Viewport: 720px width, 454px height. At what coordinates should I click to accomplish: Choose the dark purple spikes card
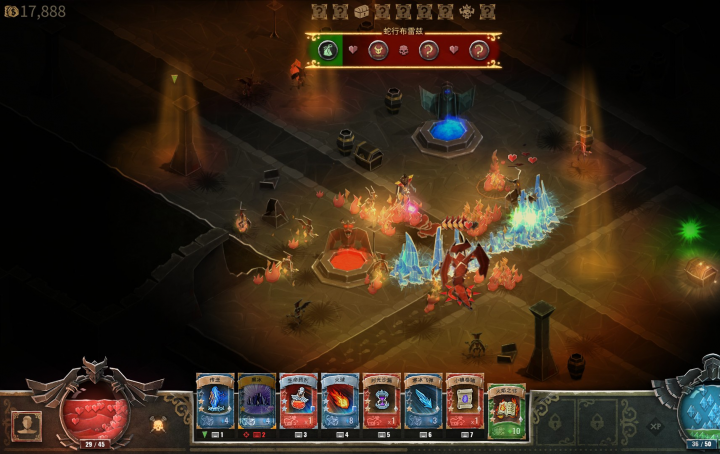[256, 402]
